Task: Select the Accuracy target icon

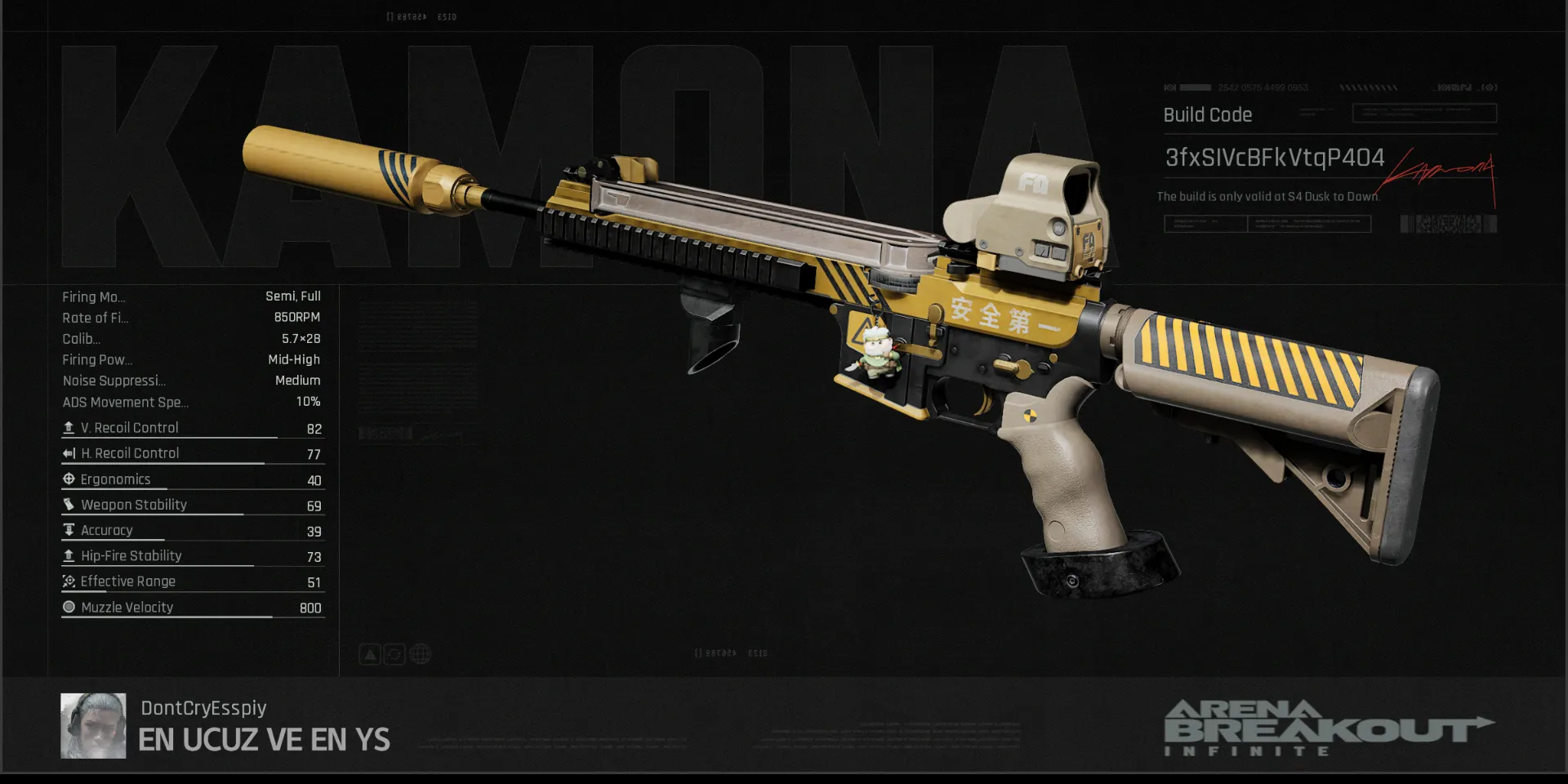Action: (x=68, y=529)
